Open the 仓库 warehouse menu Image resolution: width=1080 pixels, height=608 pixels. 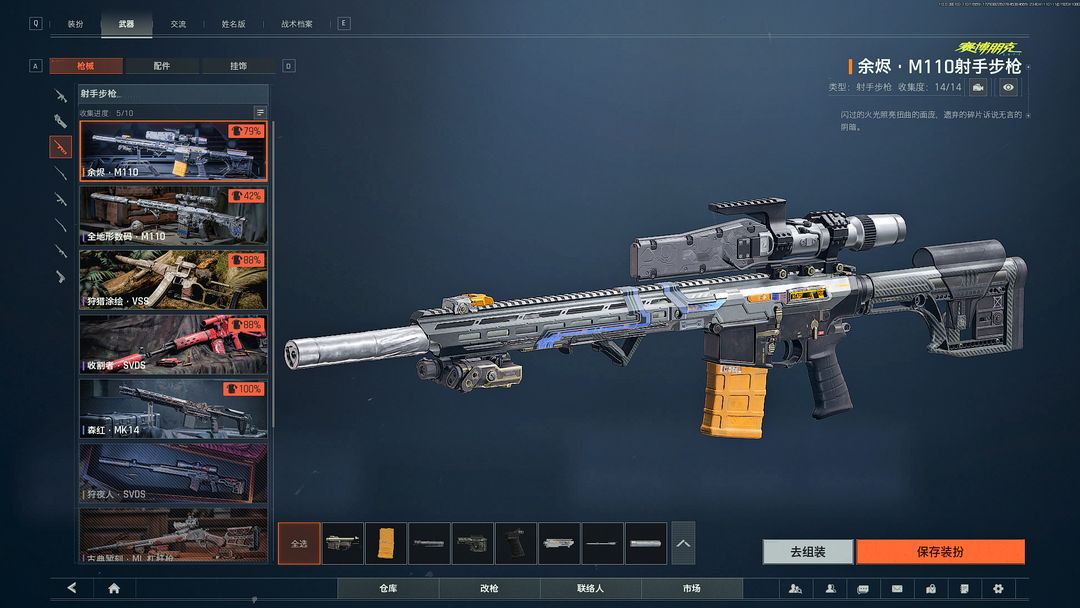pyautogui.click(x=388, y=588)
